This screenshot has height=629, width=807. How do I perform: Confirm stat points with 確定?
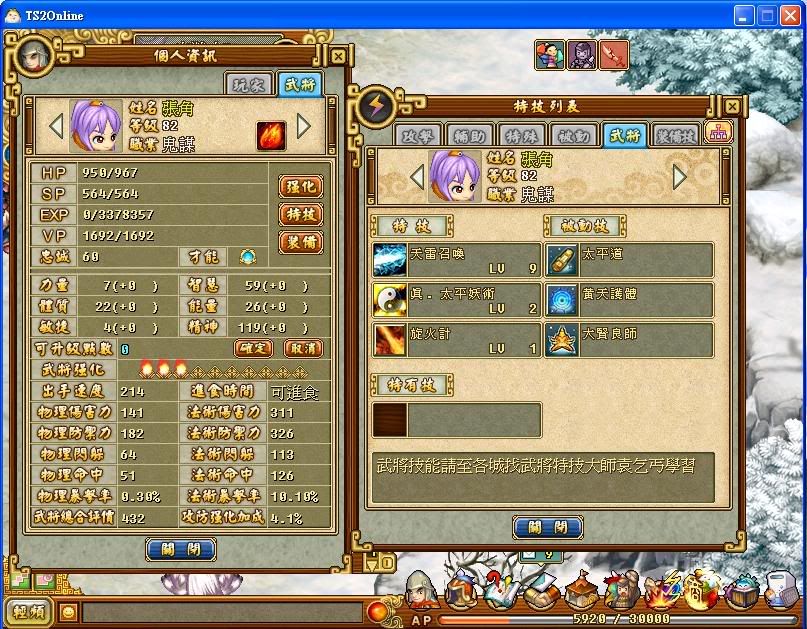pyautogui.click(x=254, y=348)
